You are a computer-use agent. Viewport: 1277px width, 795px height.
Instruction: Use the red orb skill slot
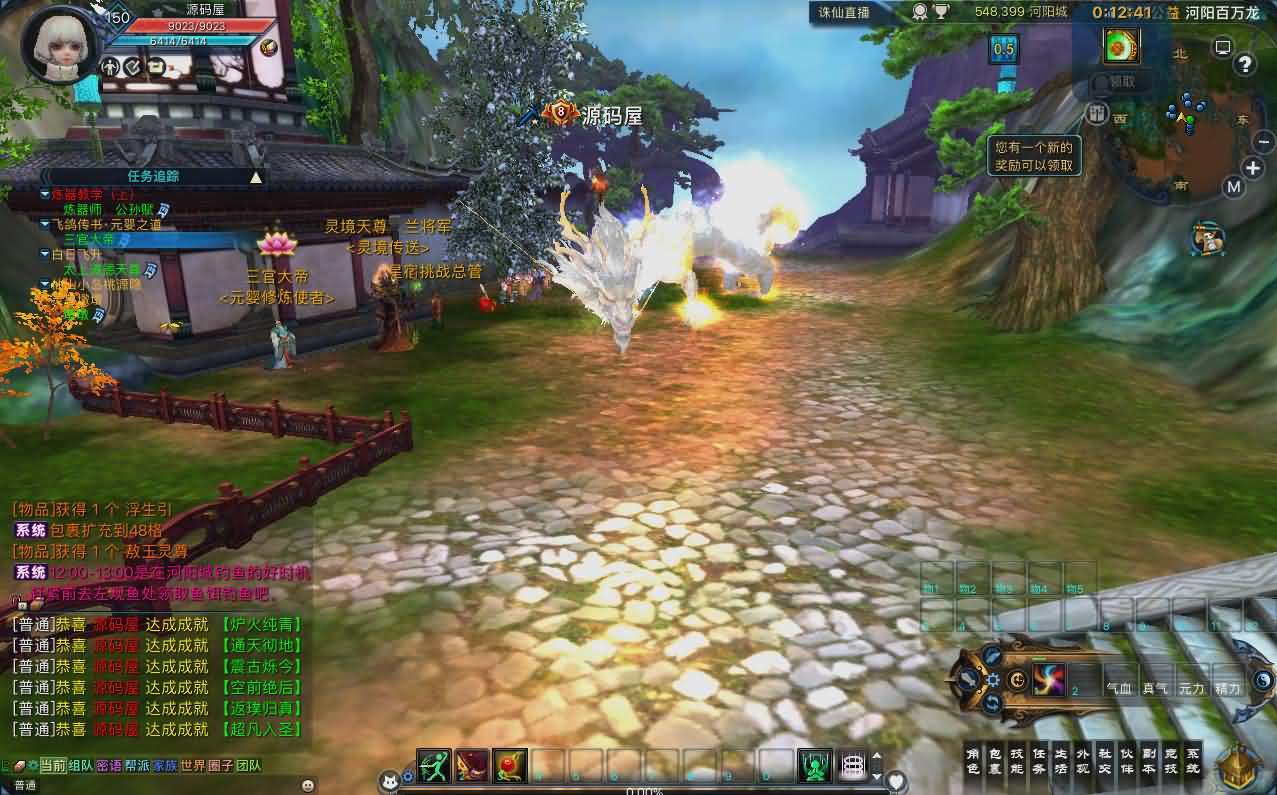pos(510,765)
